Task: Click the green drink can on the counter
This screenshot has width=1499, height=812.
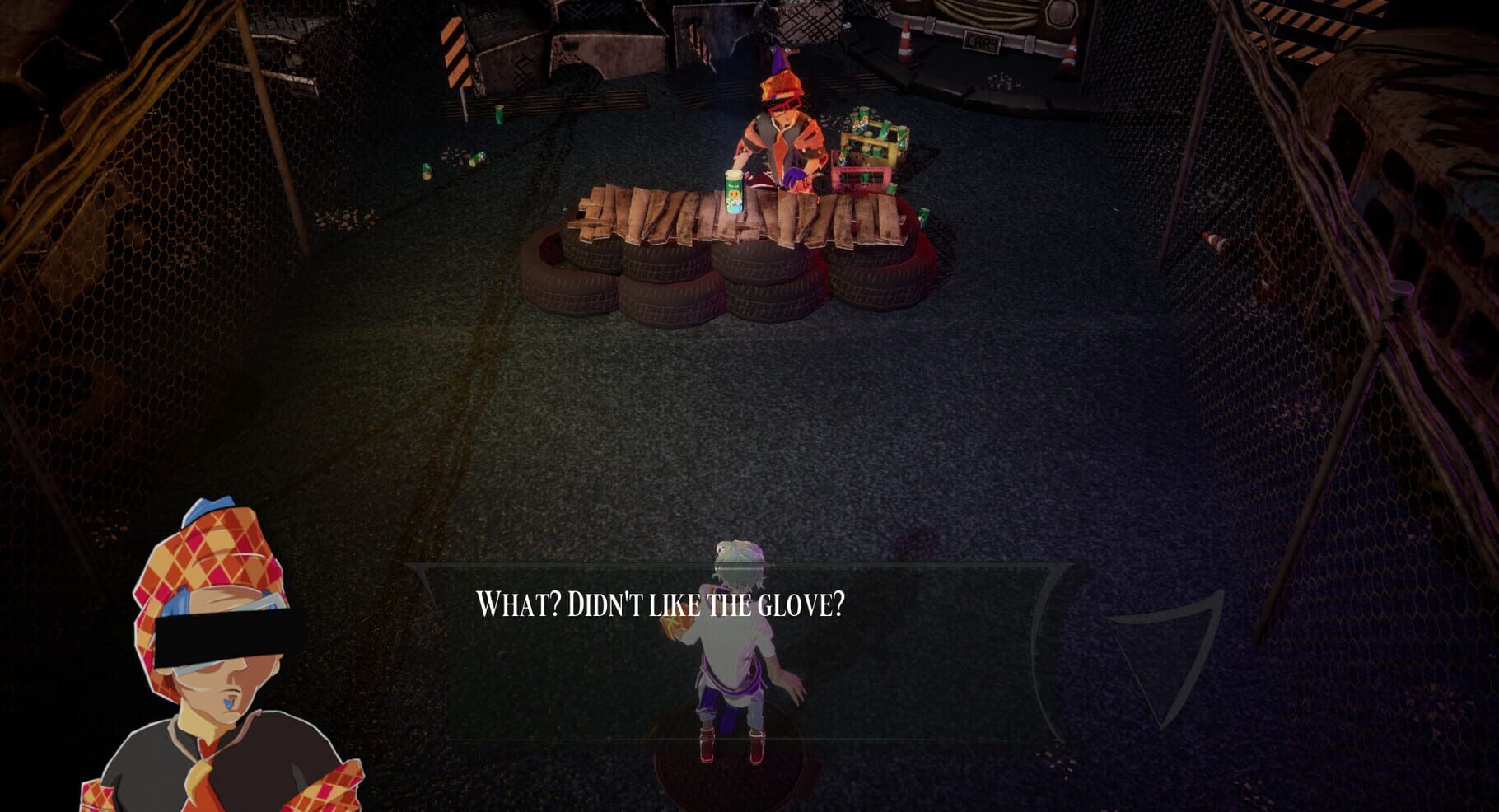Action: coord(734,191)
